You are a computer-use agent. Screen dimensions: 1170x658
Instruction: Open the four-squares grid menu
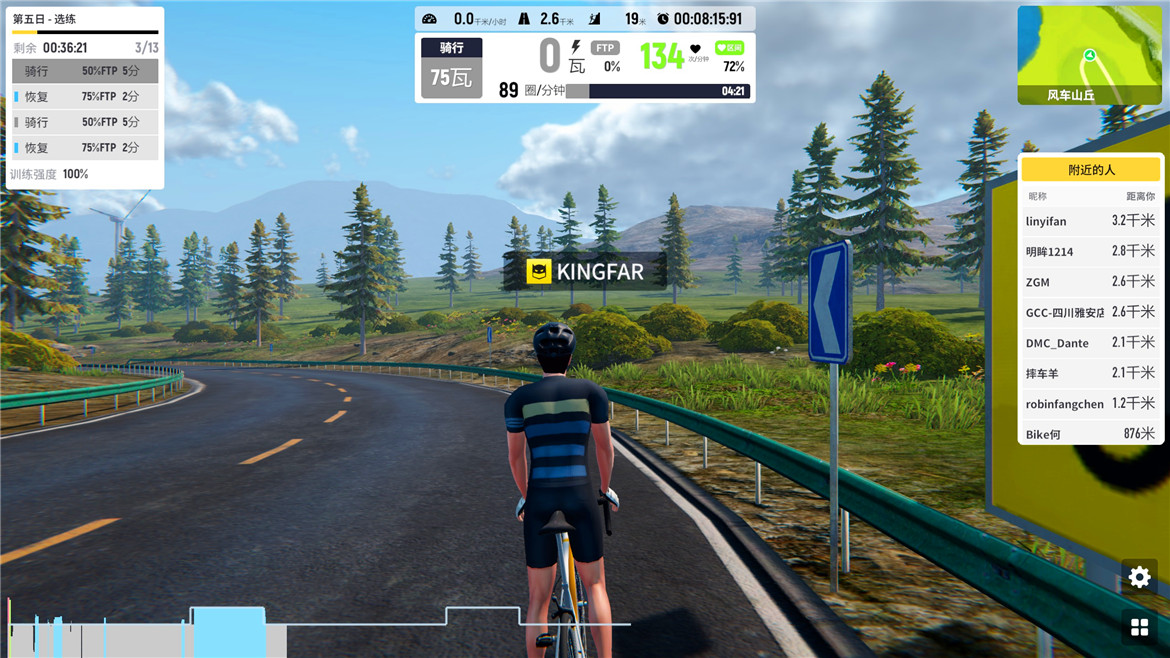tap(1139, 627)
